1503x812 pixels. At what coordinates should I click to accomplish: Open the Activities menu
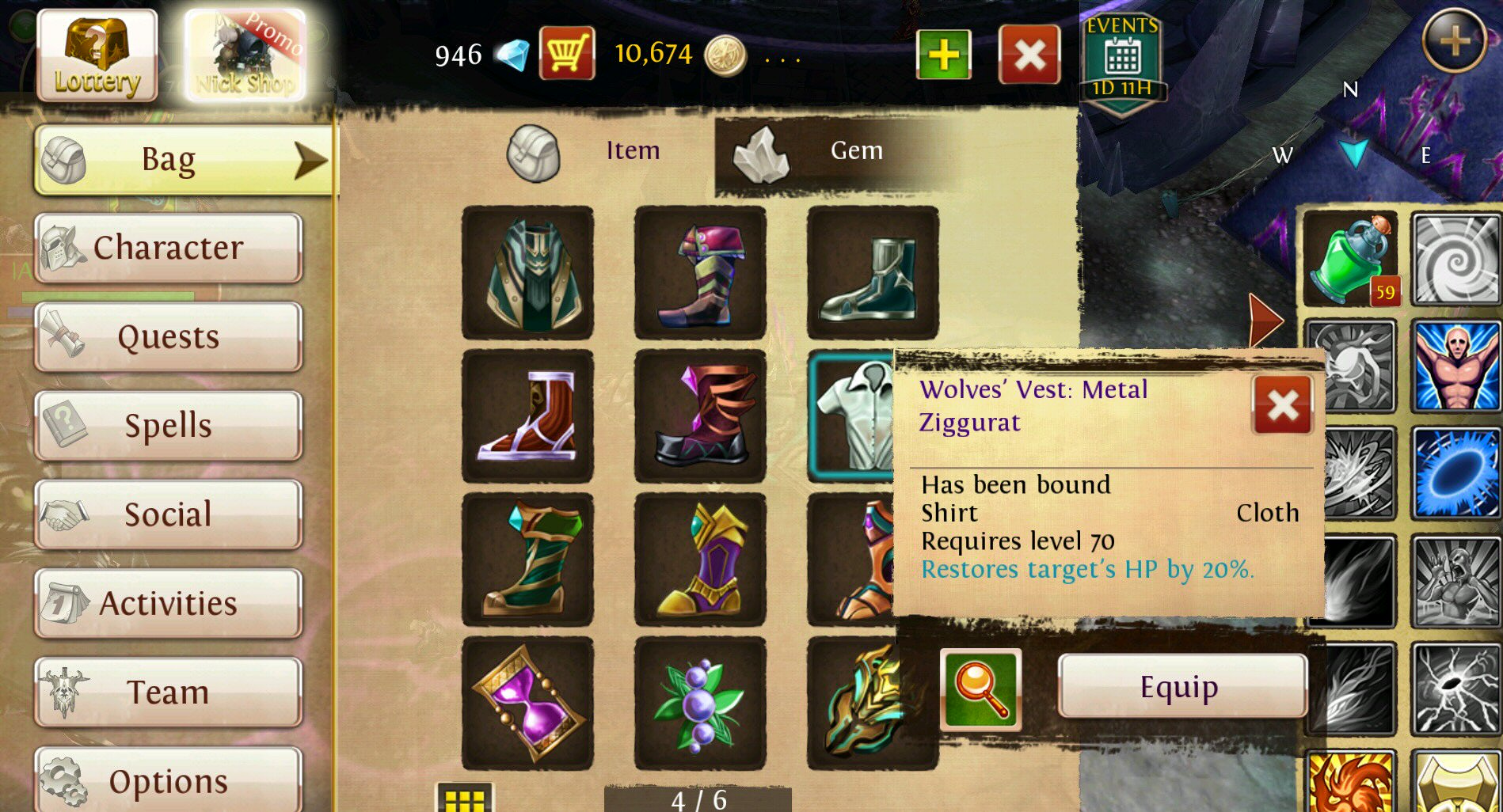pos(168,603)
